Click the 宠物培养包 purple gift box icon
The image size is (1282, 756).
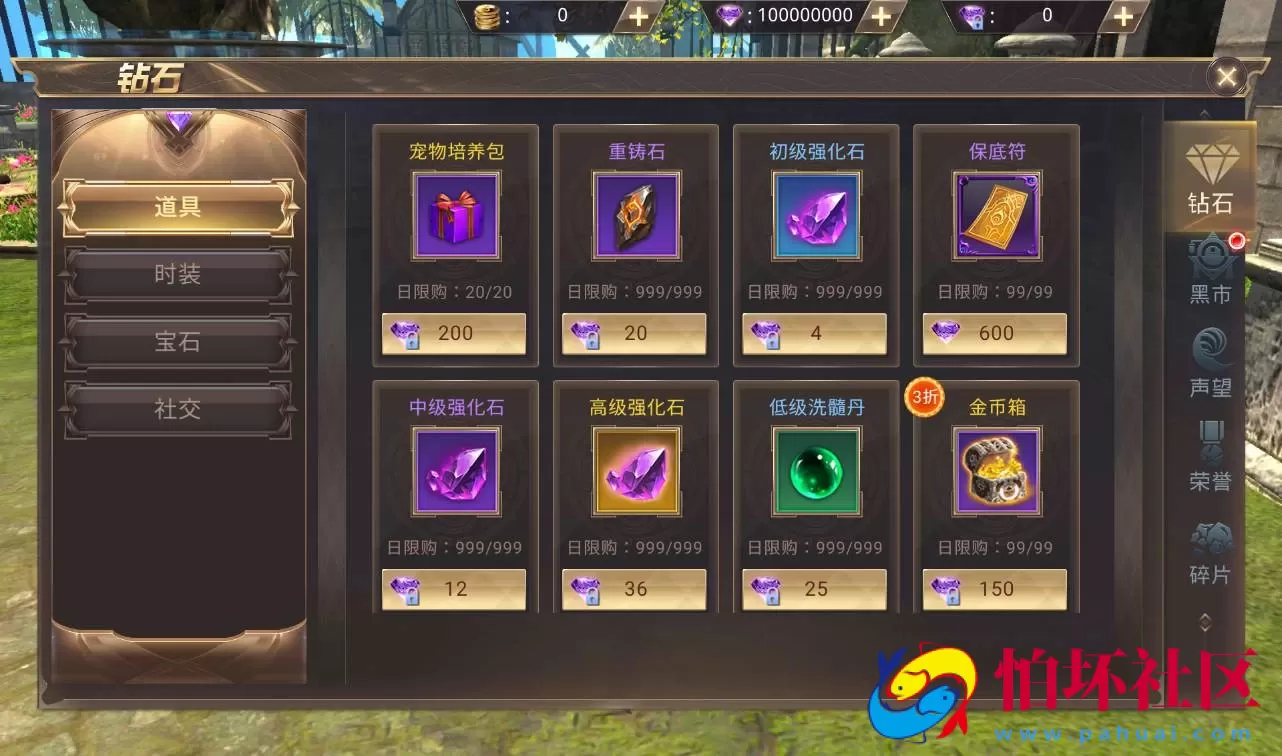click(x=455, y=215)
